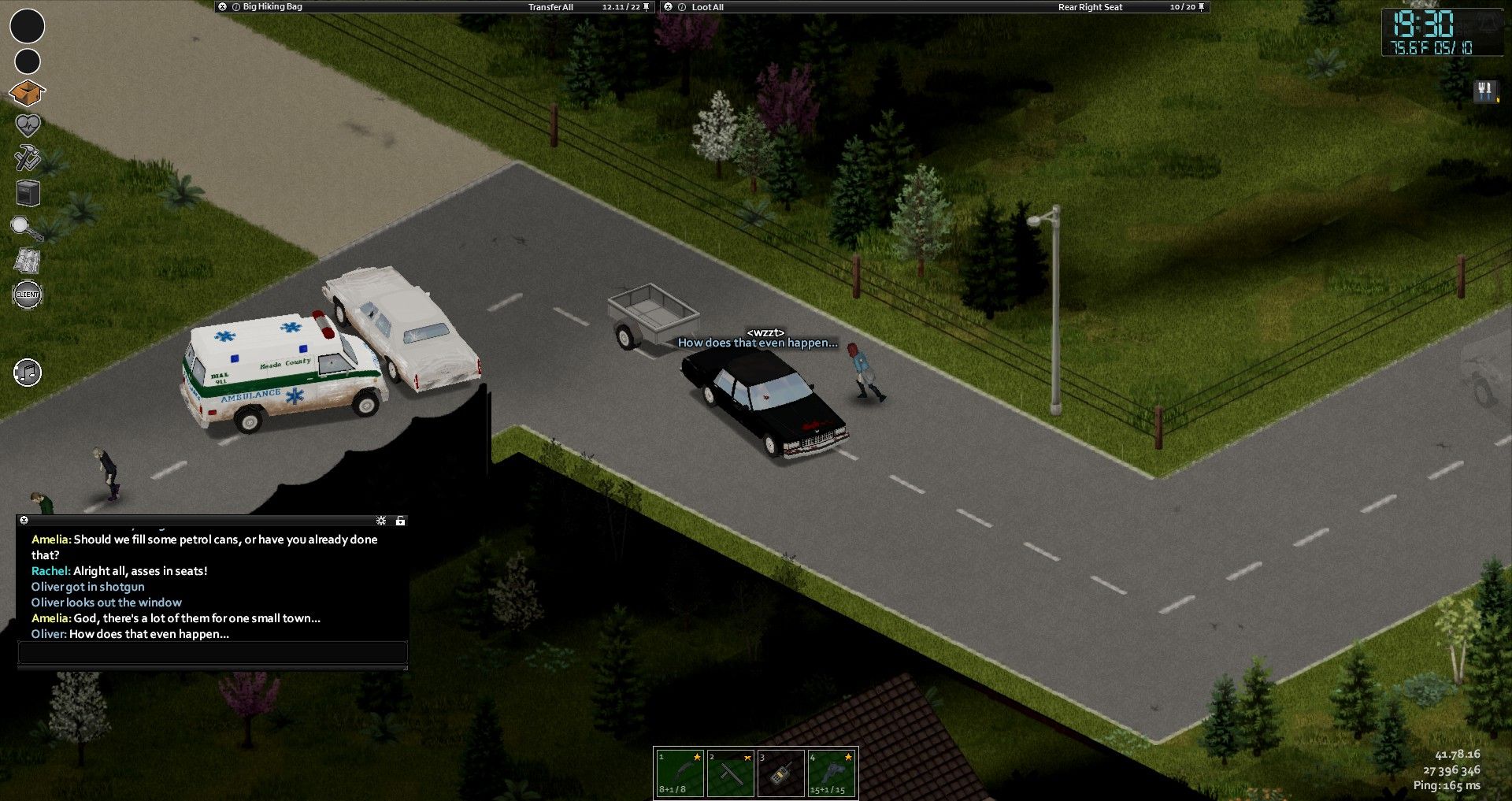Toggle the chat window lock icon
This screenshot has width=1512, height=801.
pos(400,521)
